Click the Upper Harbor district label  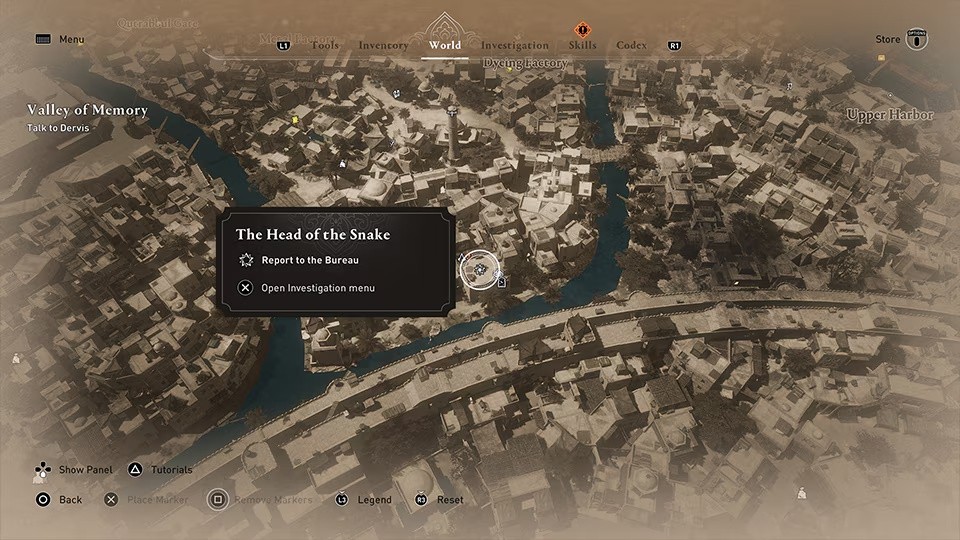tap(889, 115)
